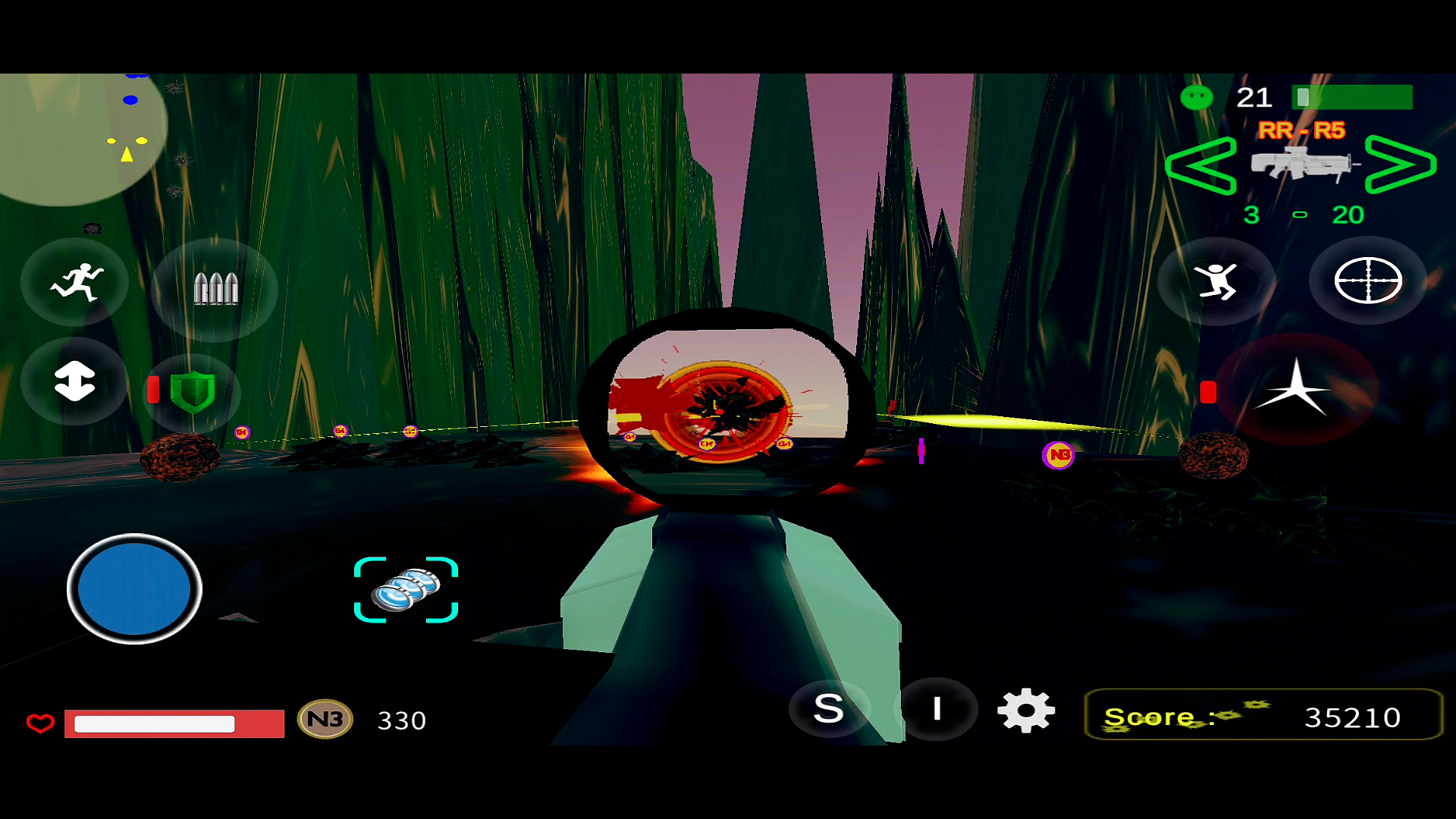Tap the I button
The height and width of the screenshot is (819, 1456).
[x=937, y=709]
